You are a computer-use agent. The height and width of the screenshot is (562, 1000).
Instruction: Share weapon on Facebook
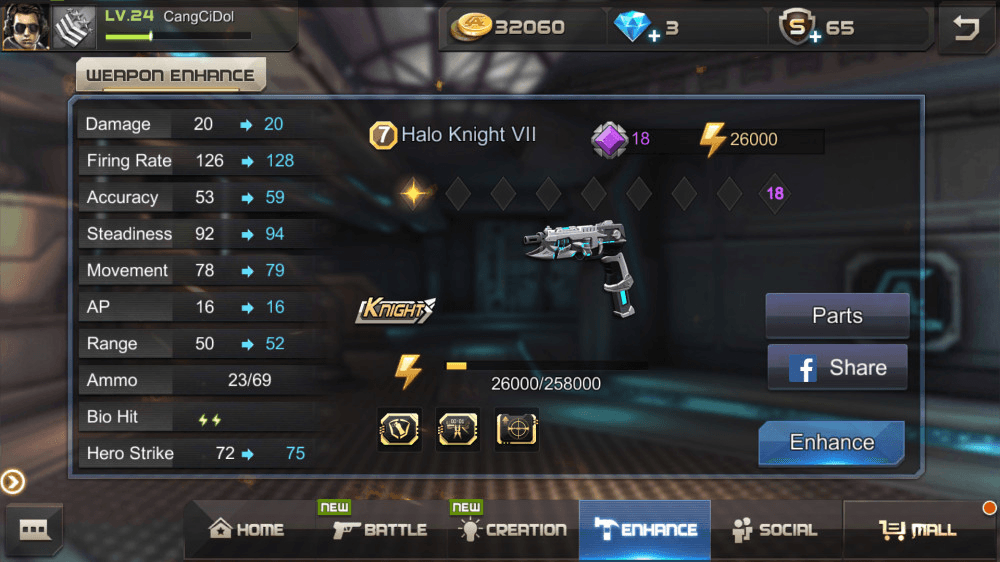coord(837,367)
